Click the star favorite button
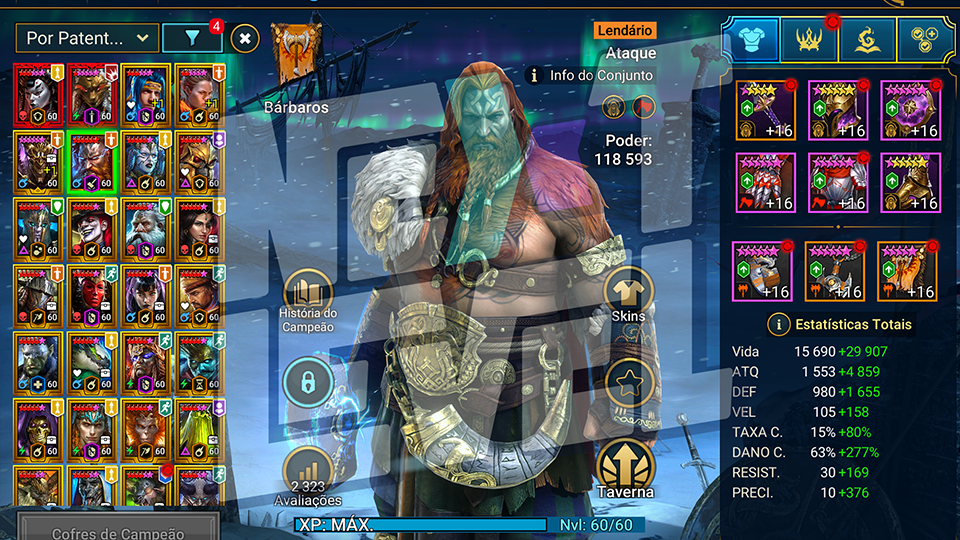 629,382
